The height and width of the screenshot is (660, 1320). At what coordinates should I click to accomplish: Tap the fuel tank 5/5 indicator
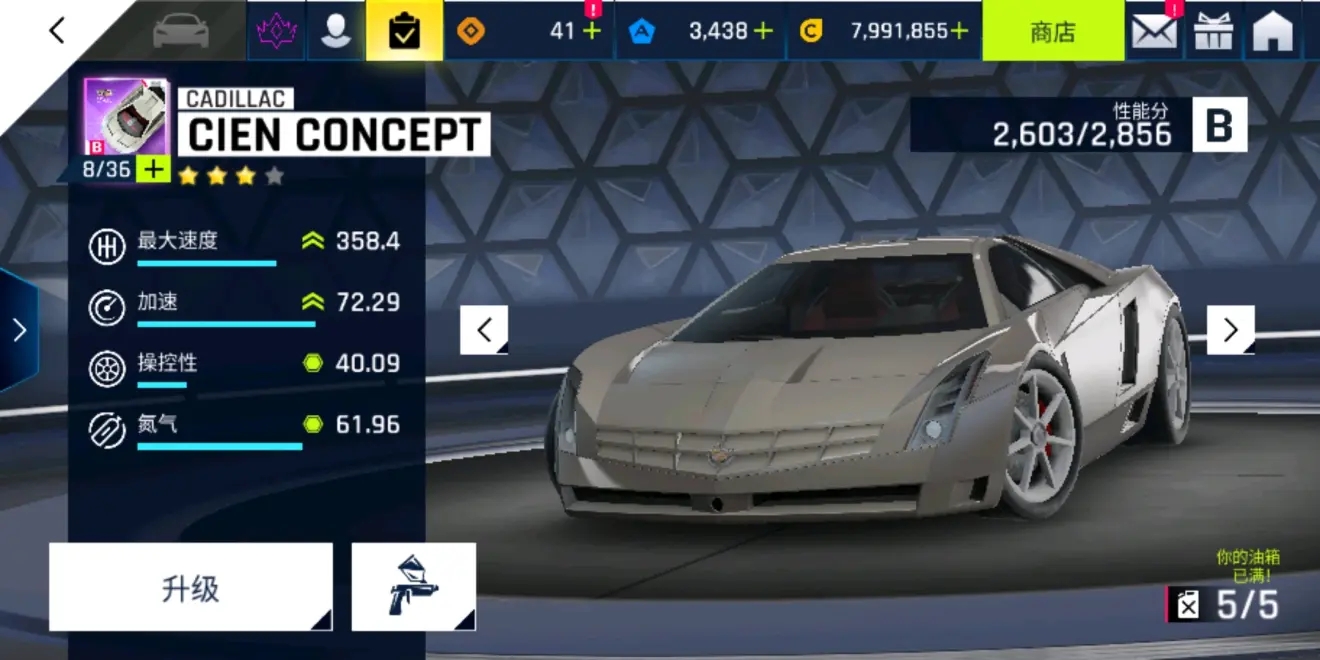1225,604
